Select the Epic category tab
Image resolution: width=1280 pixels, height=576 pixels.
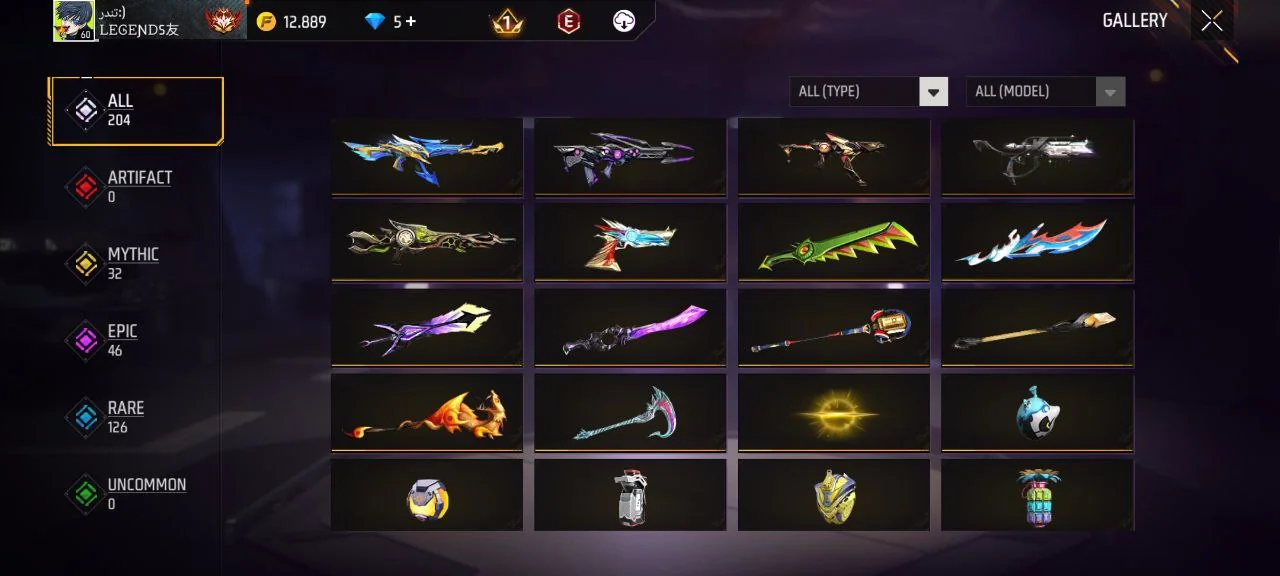pyautogui.click(x=122, y=340)
